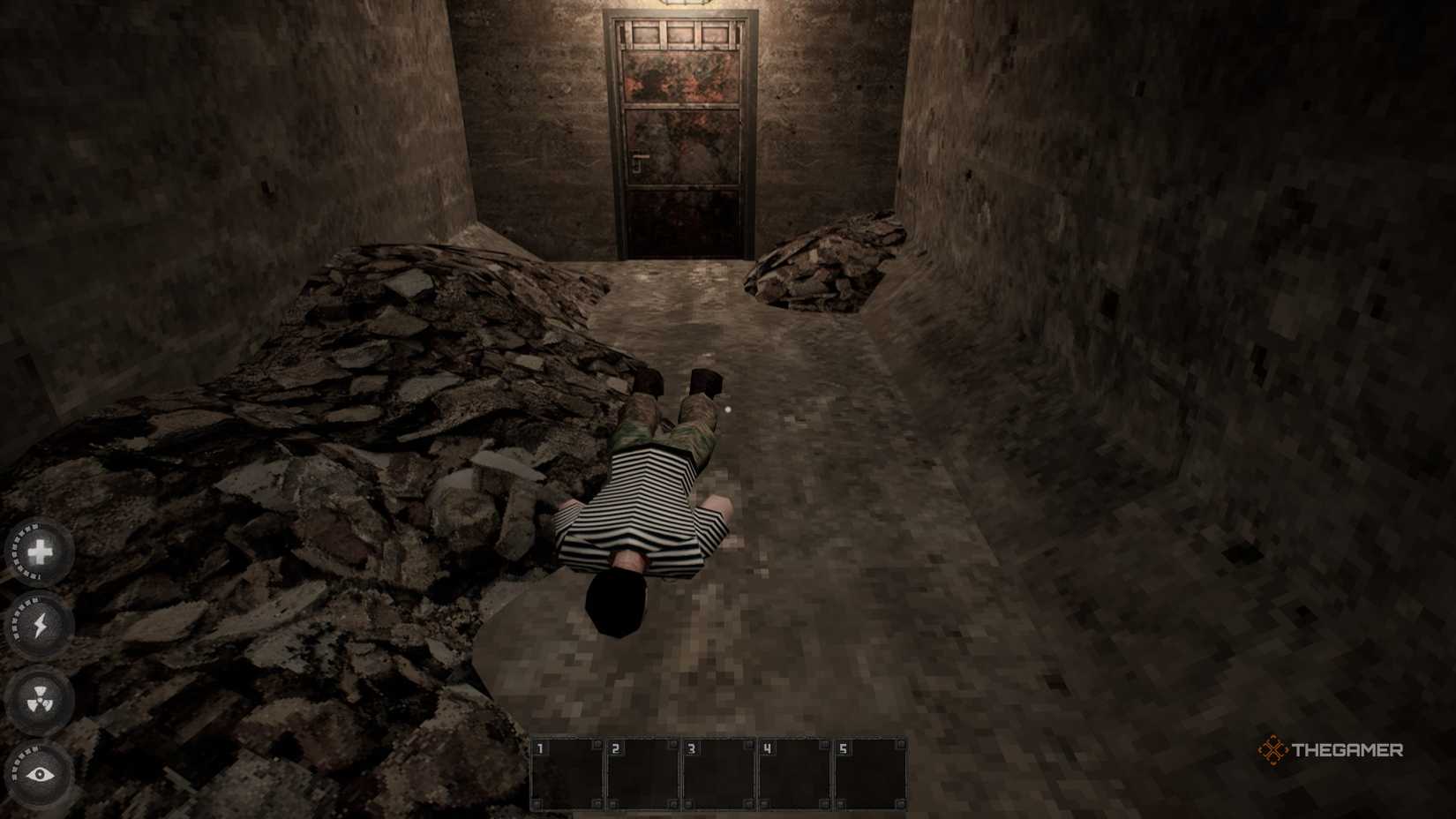Switch to hotbar slot 5
The image size is (1456, 819).
point(872,775)
